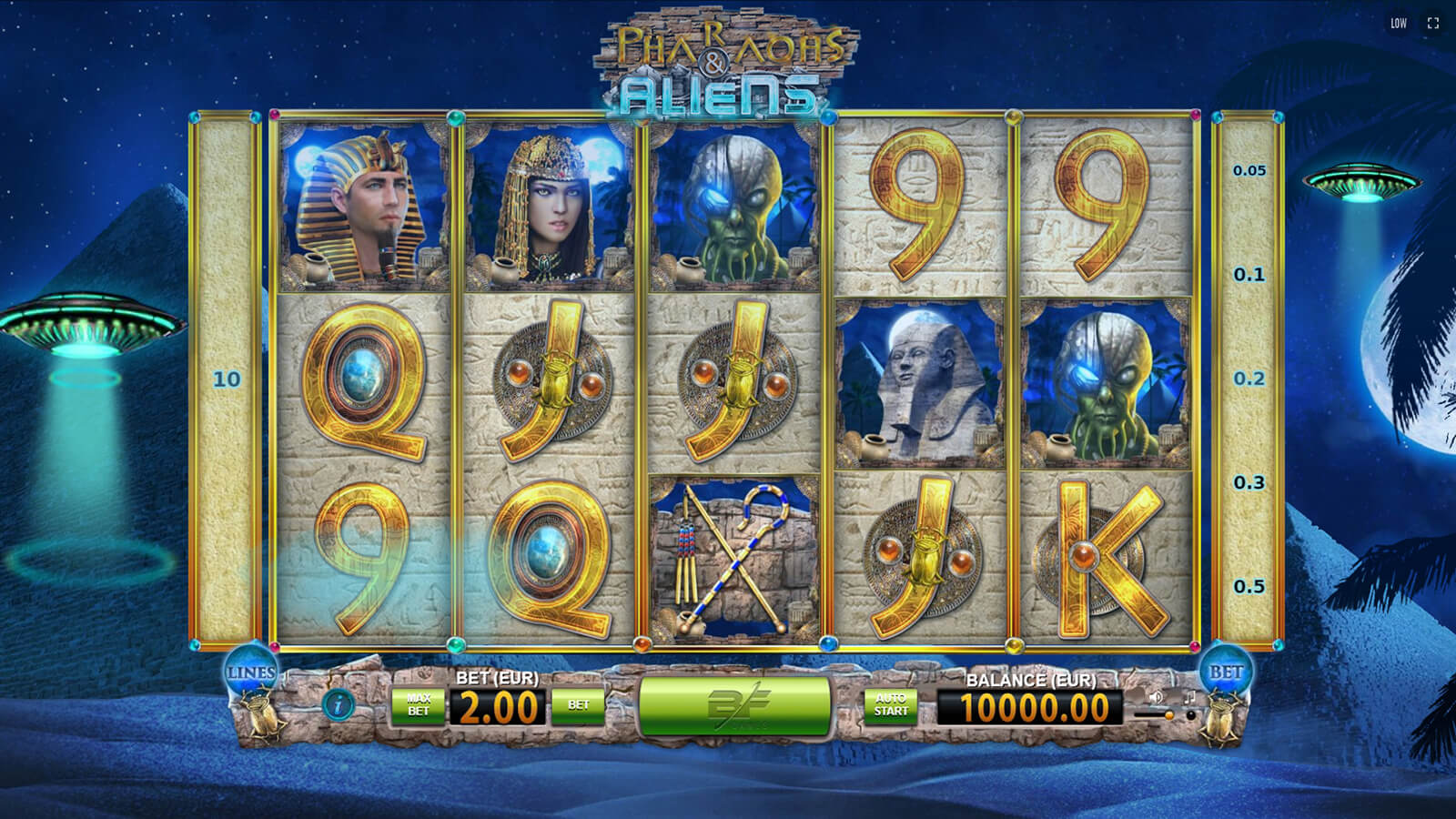This screenshot has width=1456, height=819.
Task: Activate AUTO START
Action: [891, 705]
